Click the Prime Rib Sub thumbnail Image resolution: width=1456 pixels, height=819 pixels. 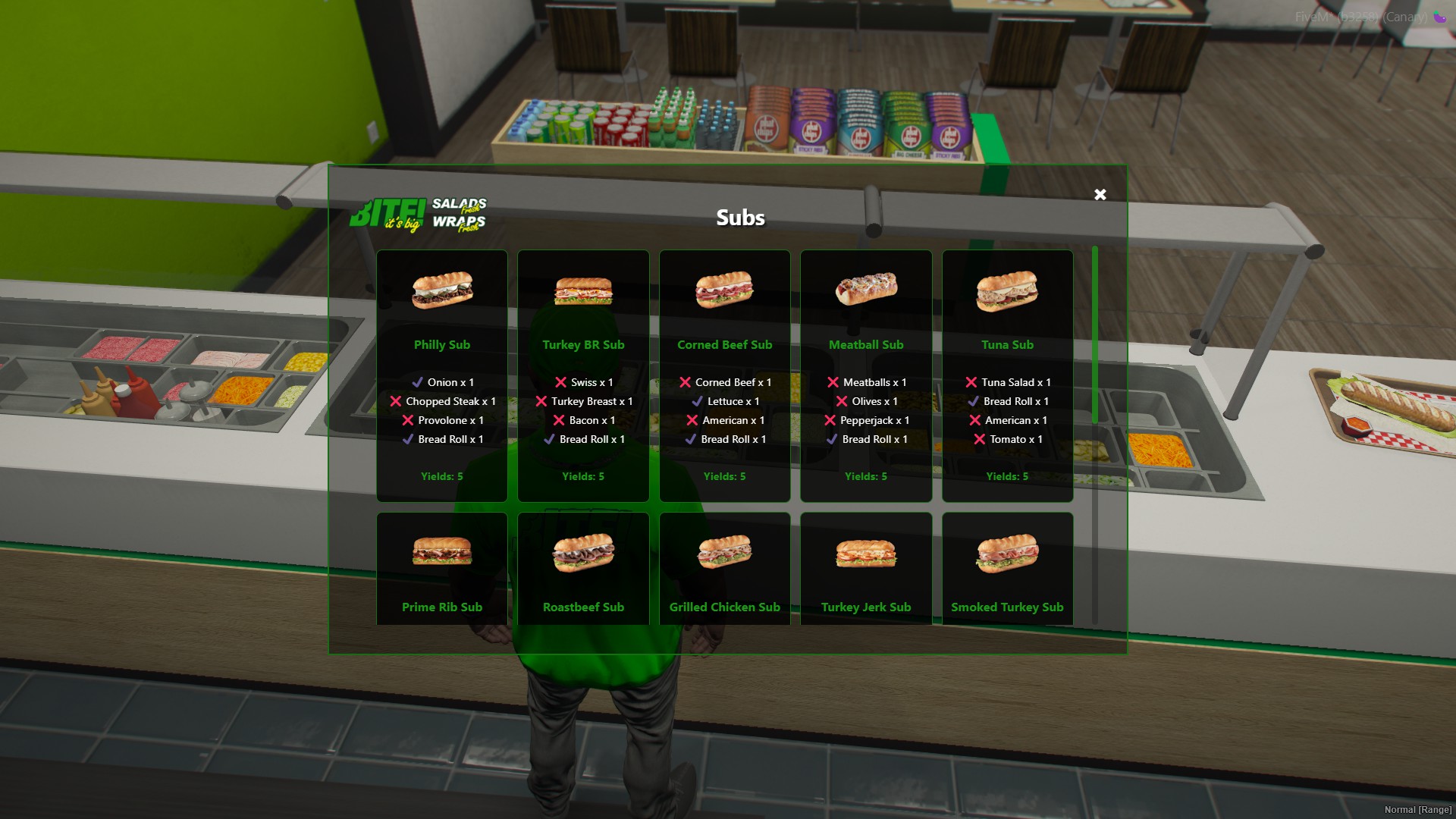pyautogui.click(x=442, y=553)
